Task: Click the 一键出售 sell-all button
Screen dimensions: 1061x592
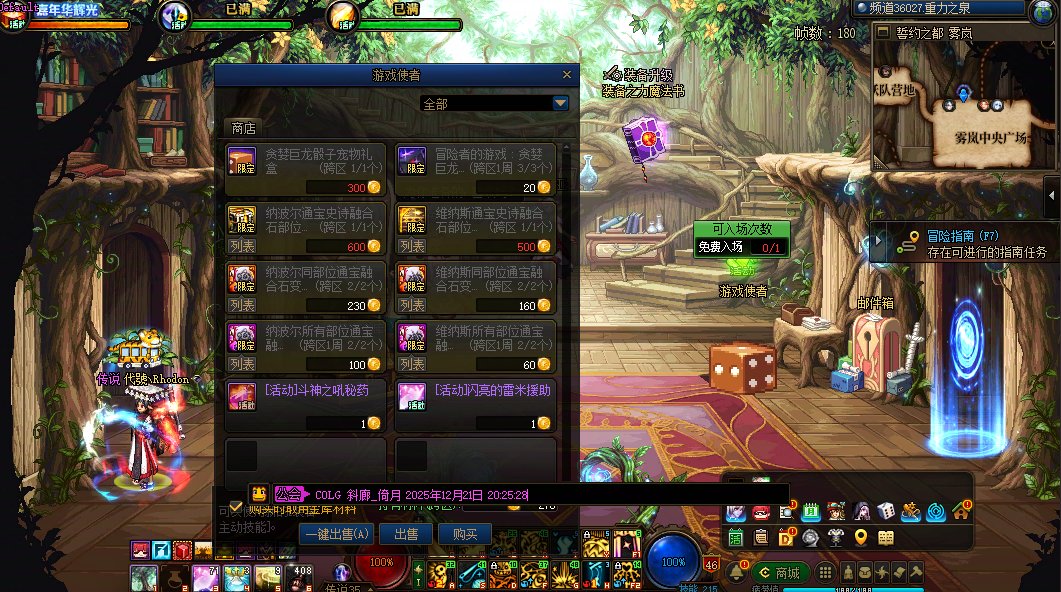Action: (336, 534)
